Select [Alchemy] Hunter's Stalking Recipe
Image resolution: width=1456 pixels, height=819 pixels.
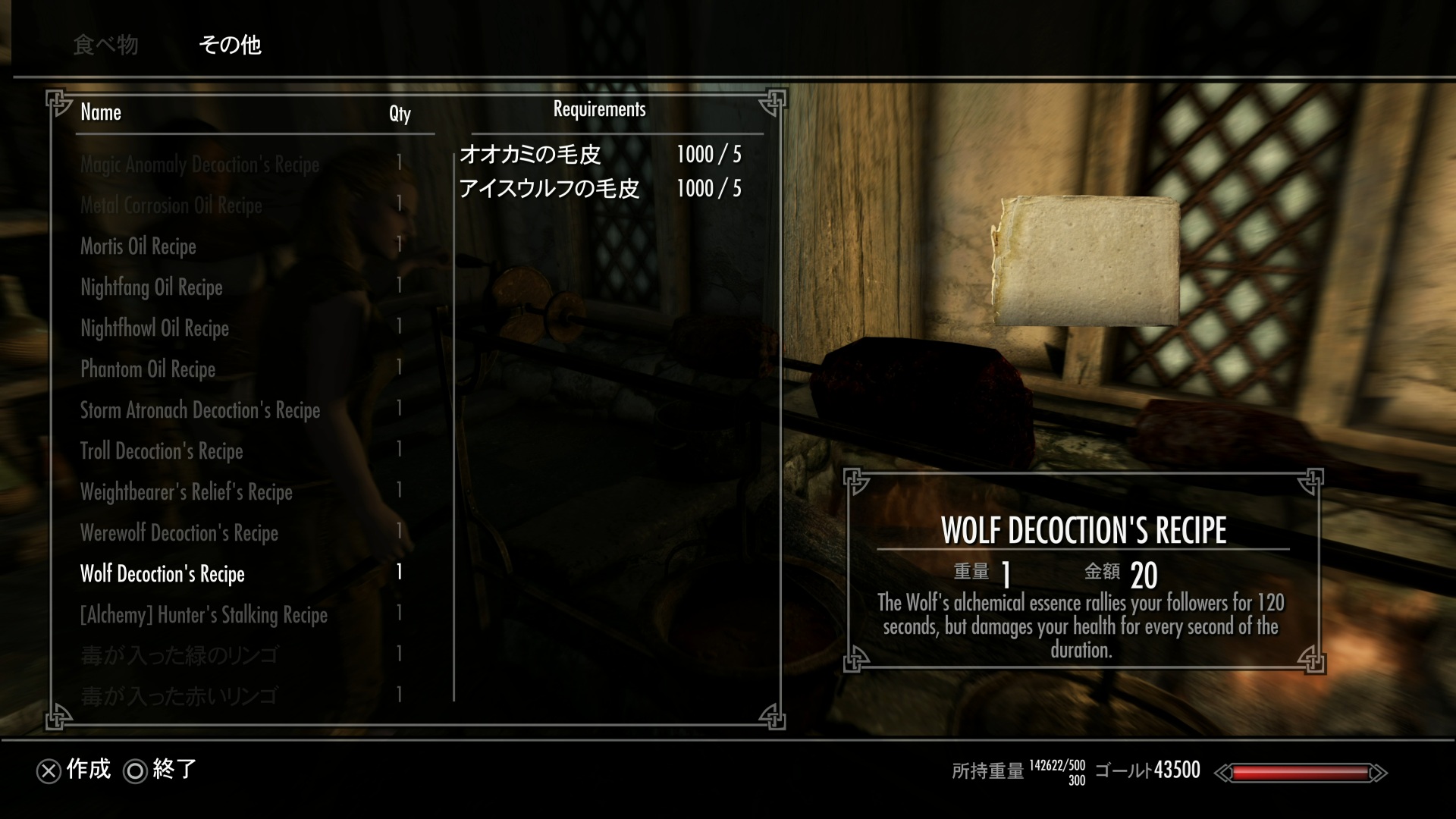(x=204, y=615)
